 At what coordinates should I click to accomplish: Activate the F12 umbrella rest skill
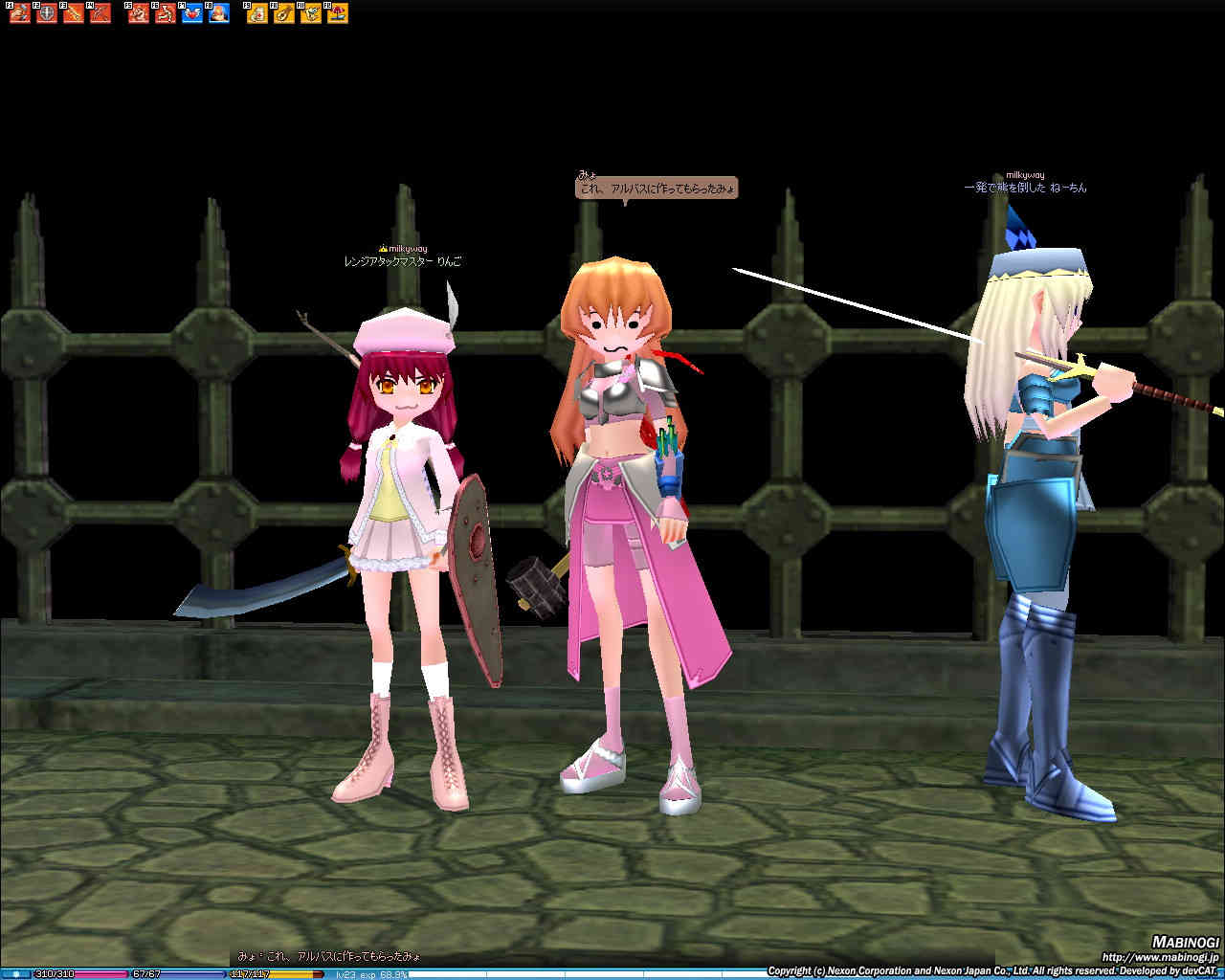pyautogui.click(x=338, y=13)
